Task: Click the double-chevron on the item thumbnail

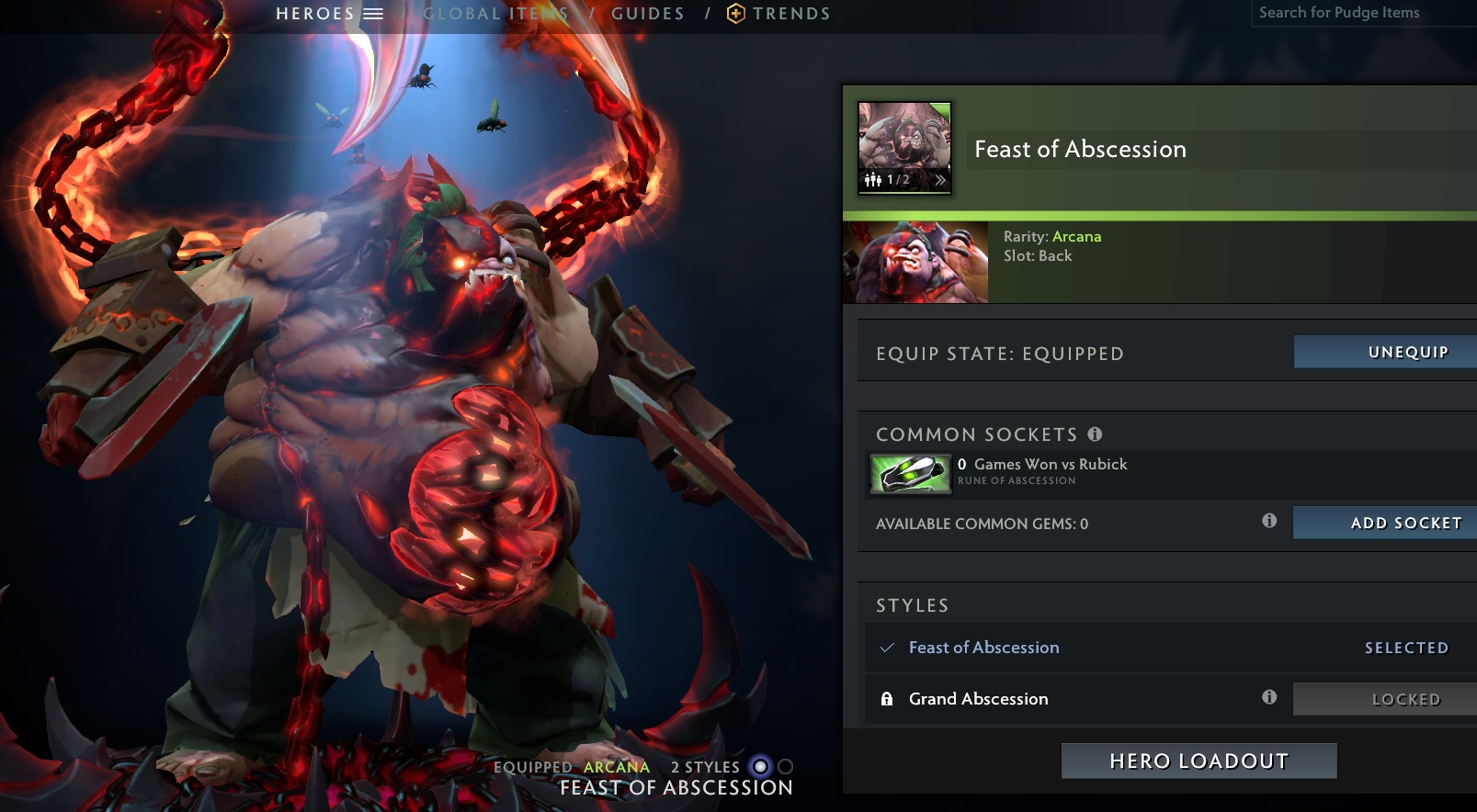Action: [938, 180]
